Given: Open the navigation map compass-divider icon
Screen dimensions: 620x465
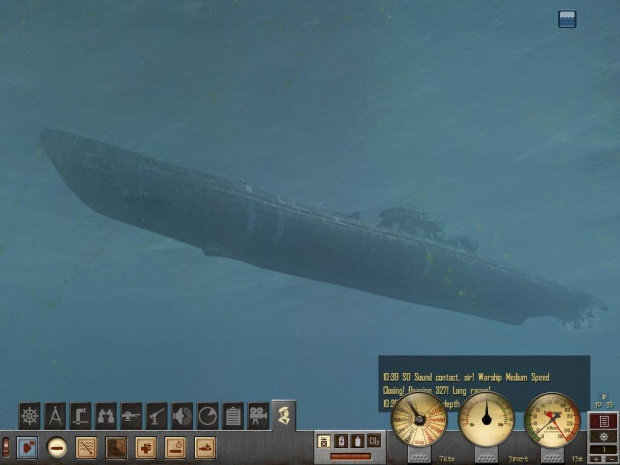Looking at the screenshot, I should click(x=56, y=415).
